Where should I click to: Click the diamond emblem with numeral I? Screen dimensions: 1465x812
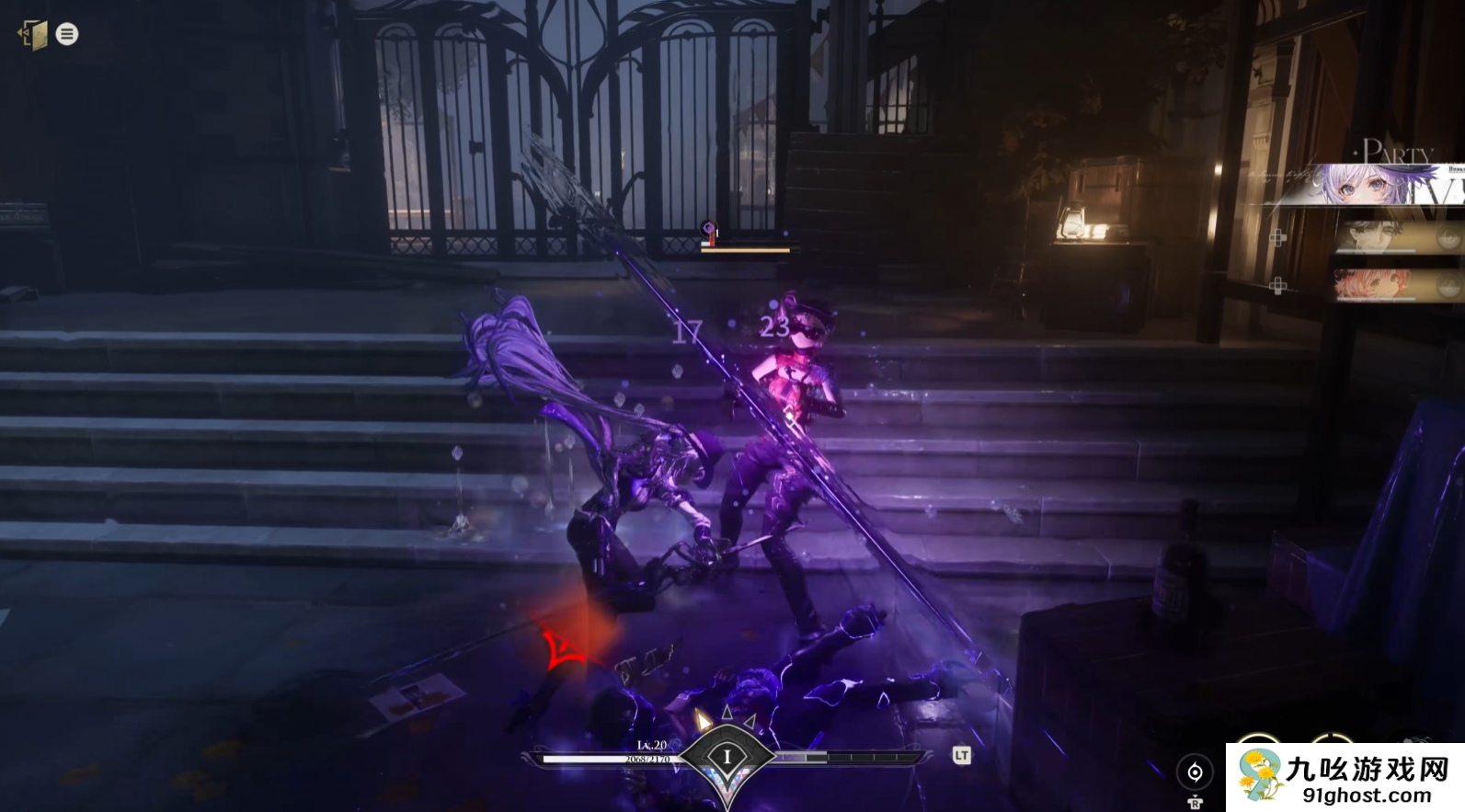pyautogui.click(x=727, y=758)
